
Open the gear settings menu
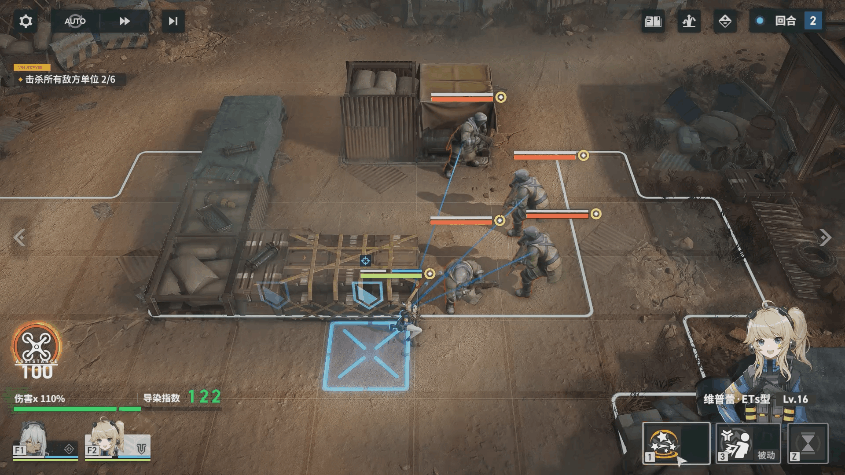26,21
